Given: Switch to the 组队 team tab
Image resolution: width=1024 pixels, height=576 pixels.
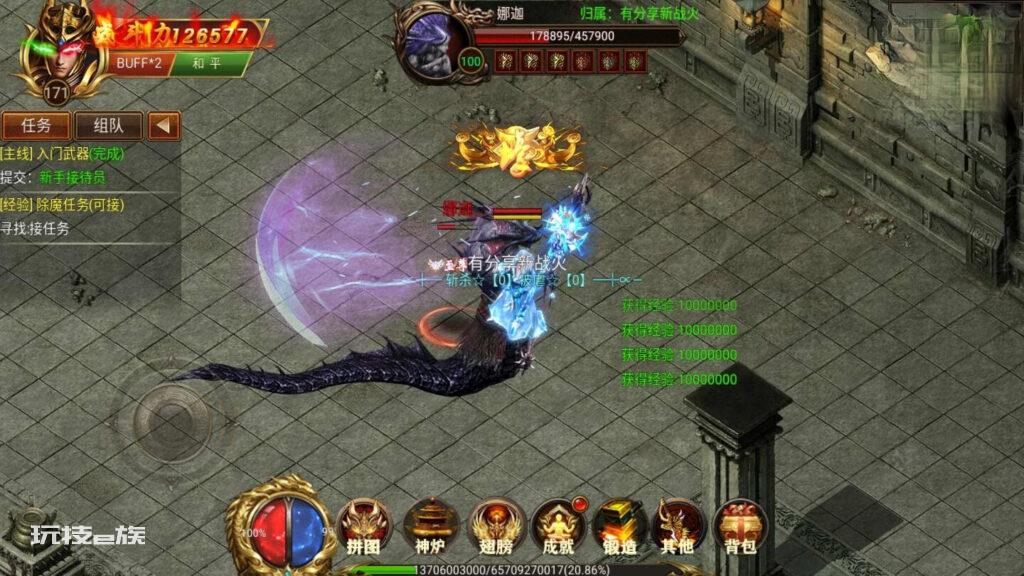Looking at the screenshot, I should pyautogui.click(x=108, y=126).
